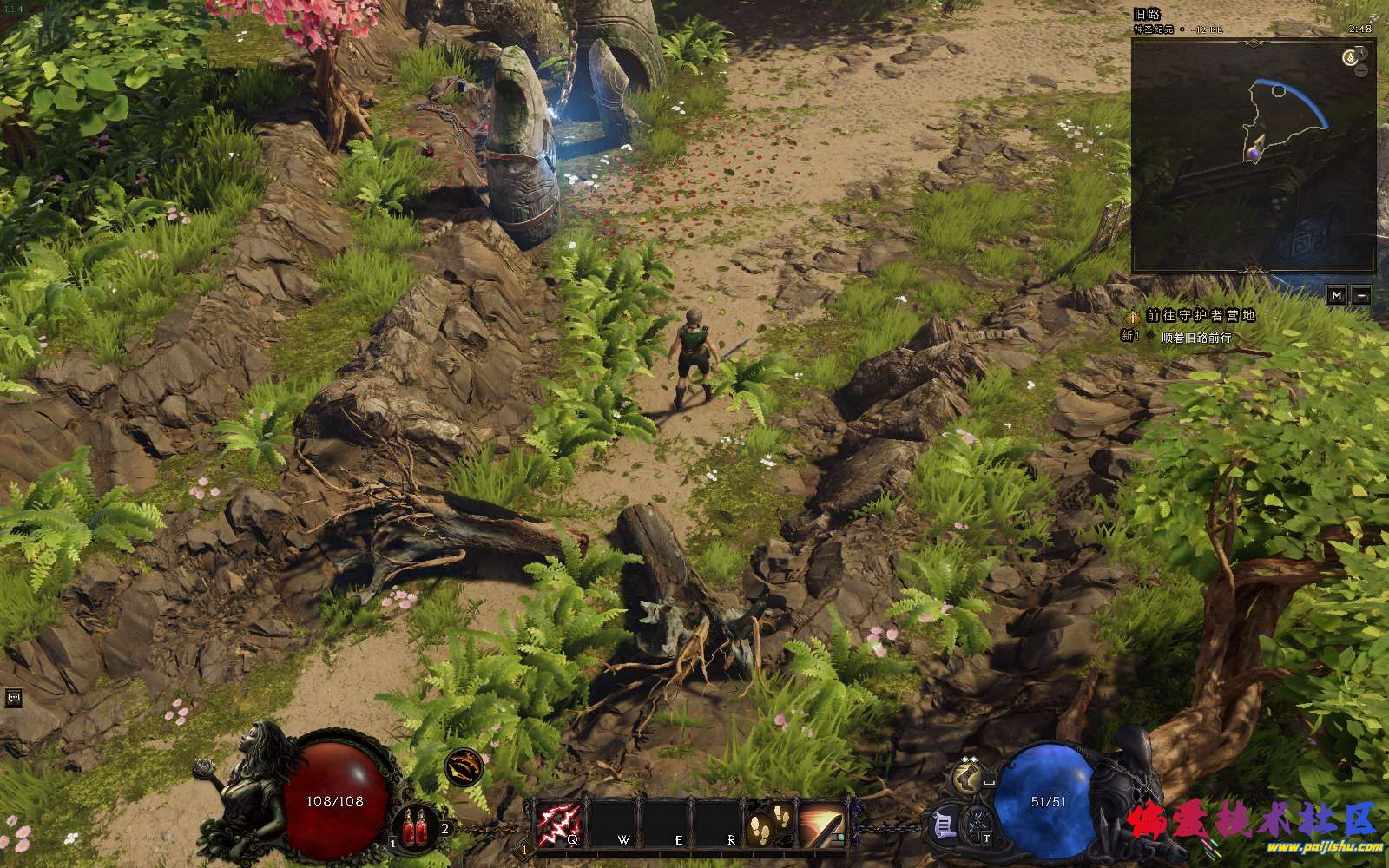
Task: Click the gold circular icon on the minimap
Action: tap(1350, 57)
